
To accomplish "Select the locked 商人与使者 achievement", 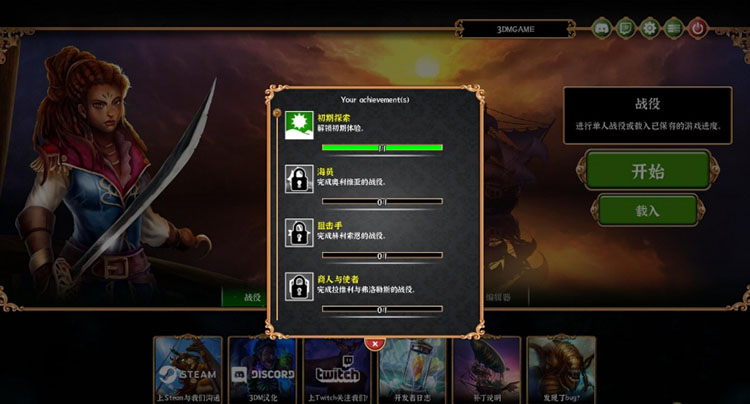I will pos(364,288).
